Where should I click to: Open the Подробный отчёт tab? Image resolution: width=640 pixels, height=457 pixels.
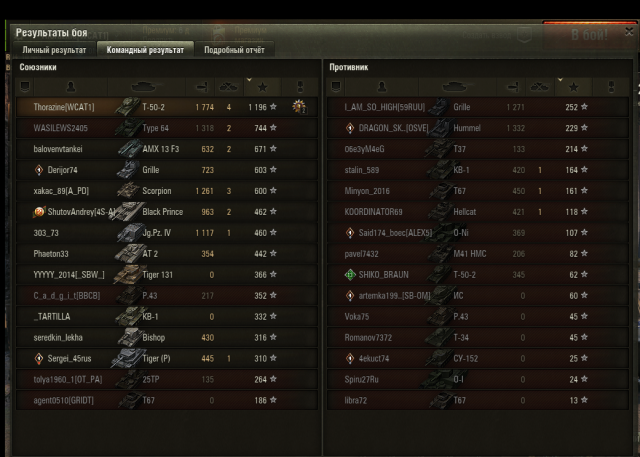click(x=234, y=49)
